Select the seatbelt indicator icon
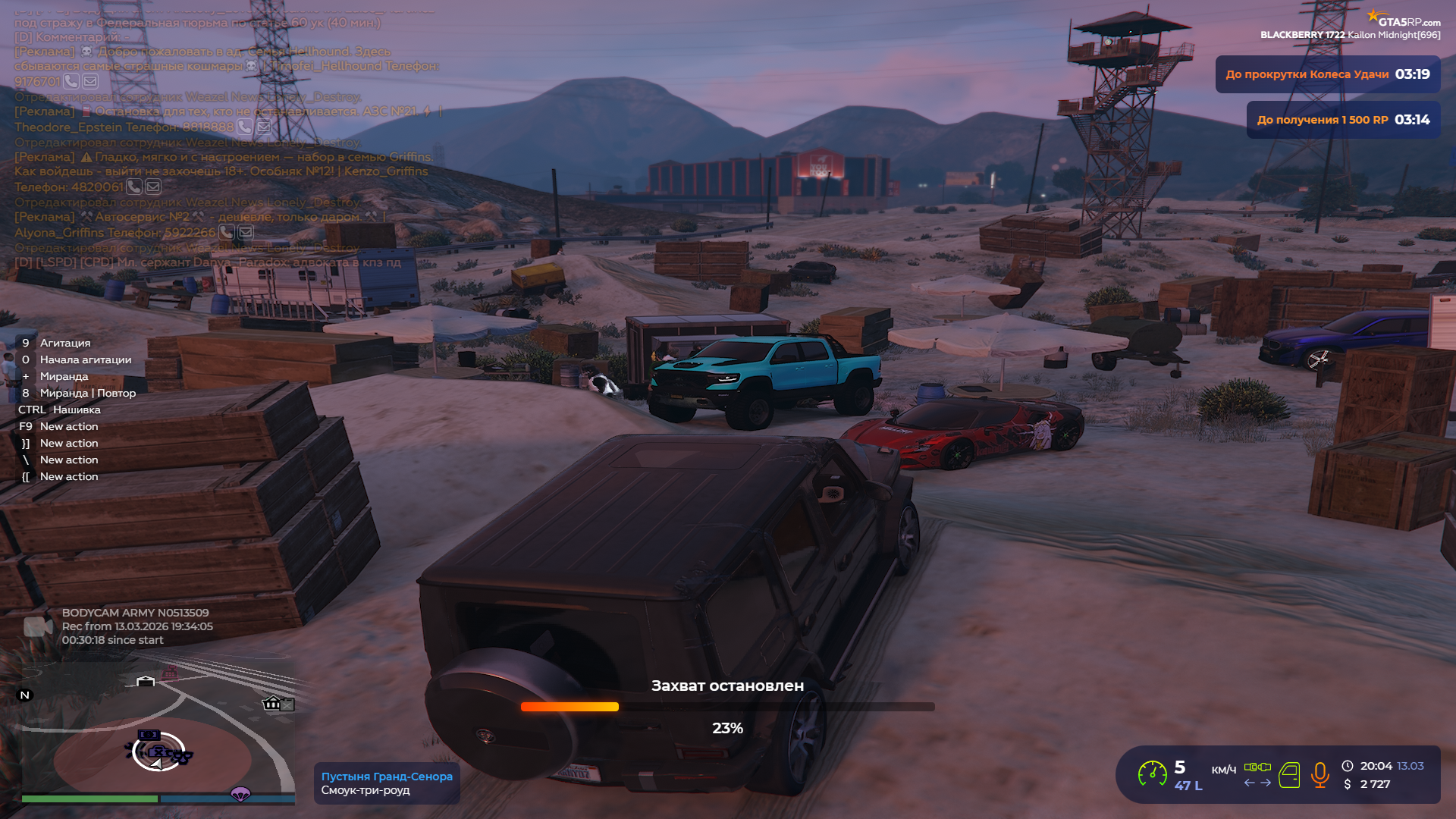1456x819 pixels. 1257,767
